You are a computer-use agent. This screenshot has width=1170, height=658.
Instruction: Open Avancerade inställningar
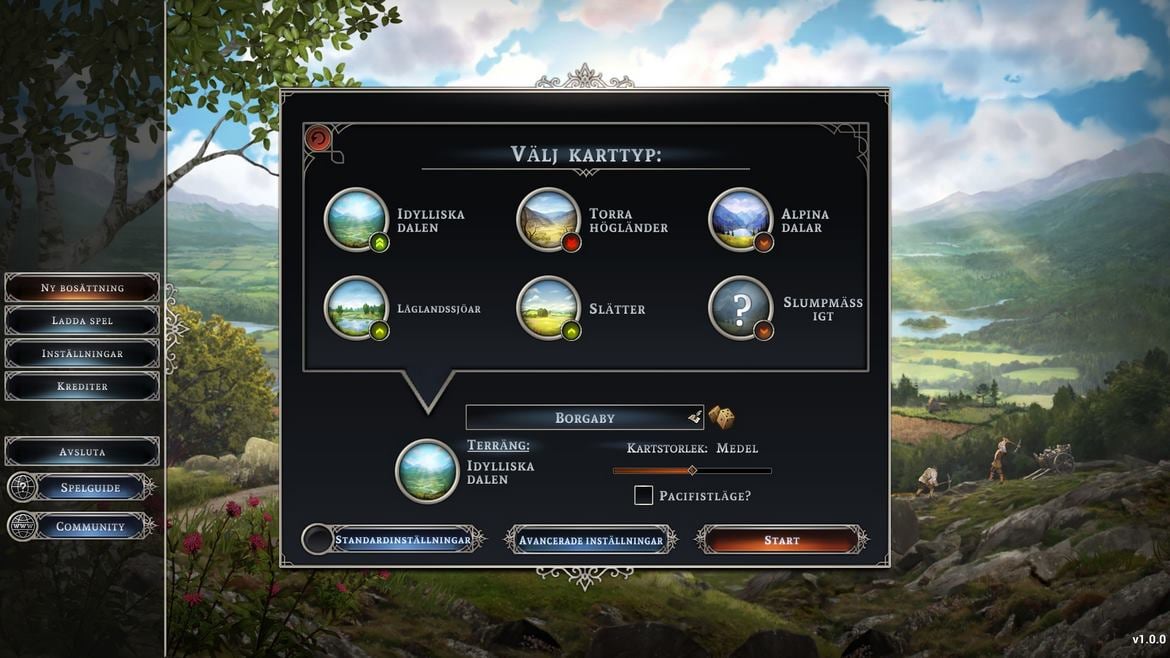click(x=590, y=541)
